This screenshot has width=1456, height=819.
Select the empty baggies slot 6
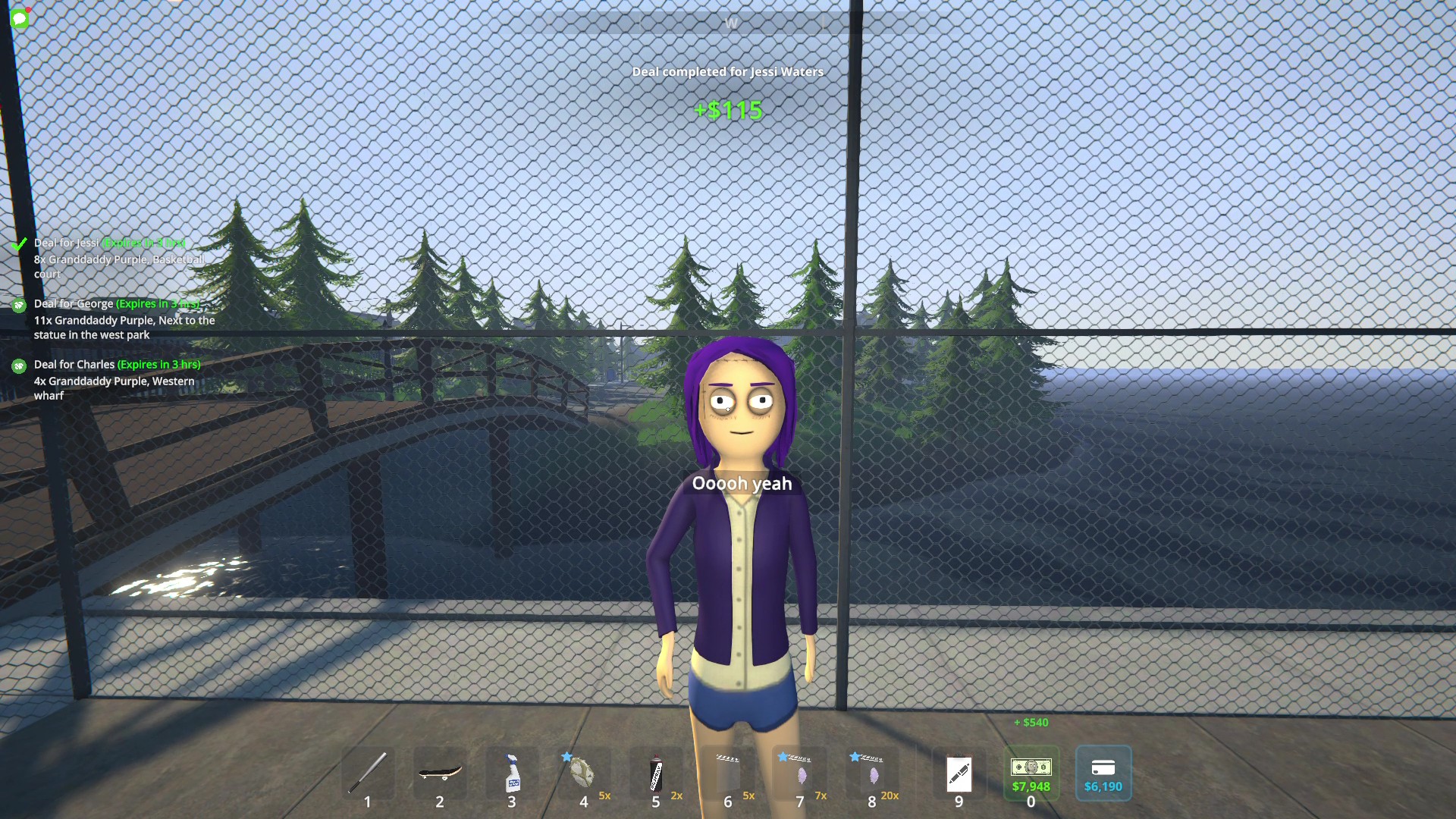click(x=728, y=773)
